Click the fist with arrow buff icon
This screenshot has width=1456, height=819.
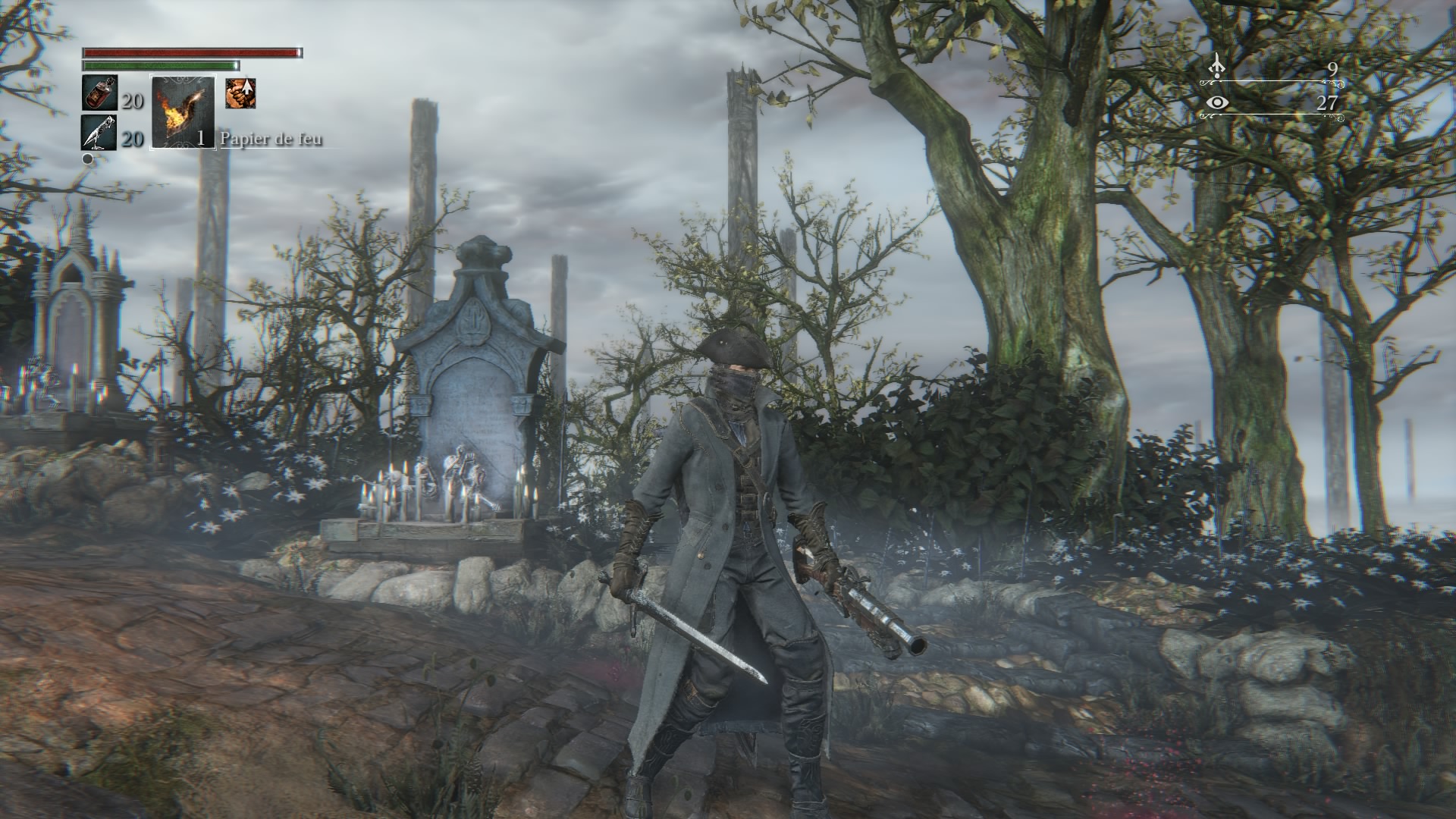point(240,93)
